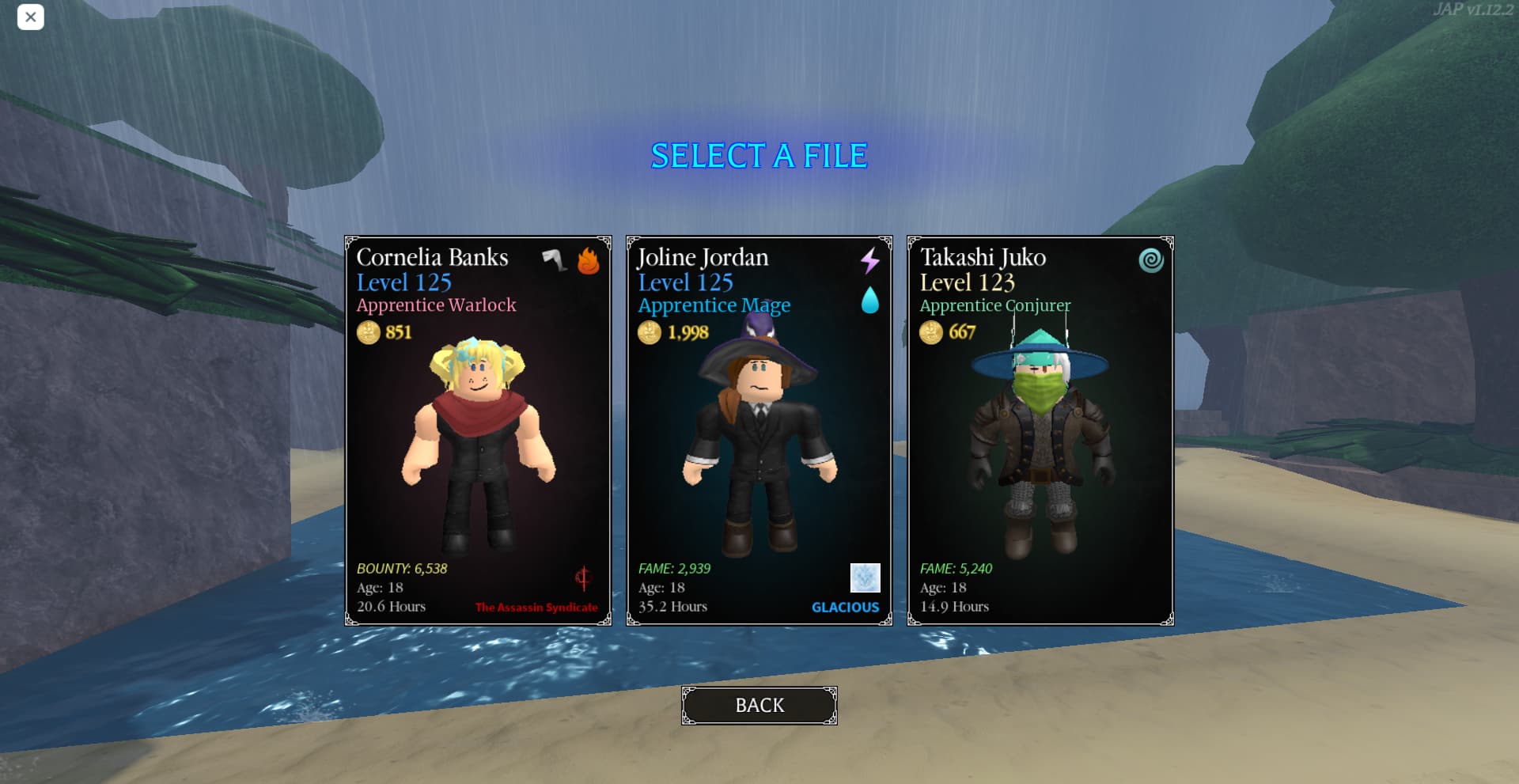This screenshot has height=784, width=1519.
Task: Close the overlay with the X button
Action: pos(31,17)
